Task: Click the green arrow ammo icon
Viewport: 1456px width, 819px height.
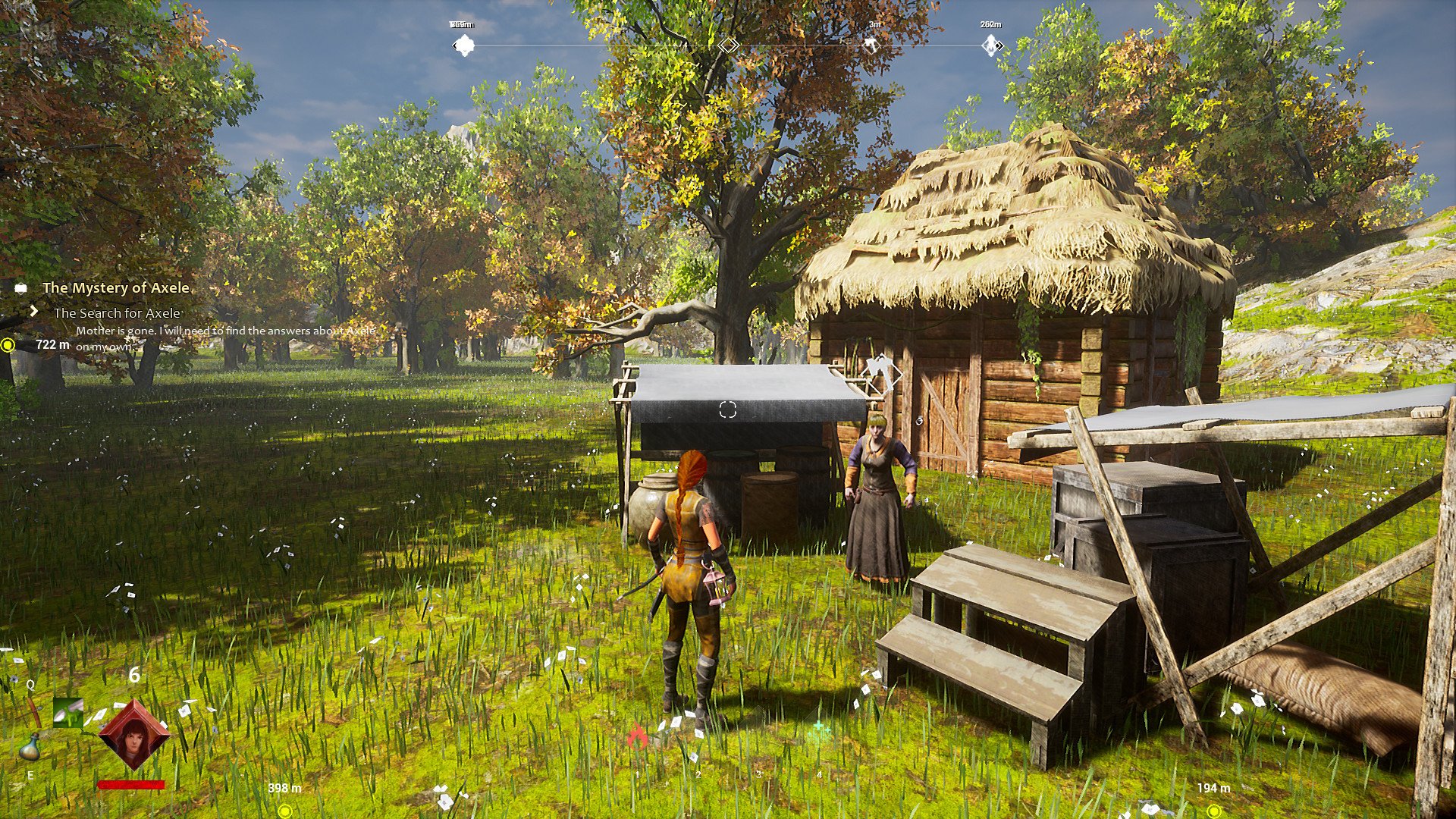Action: pos(68,713)
